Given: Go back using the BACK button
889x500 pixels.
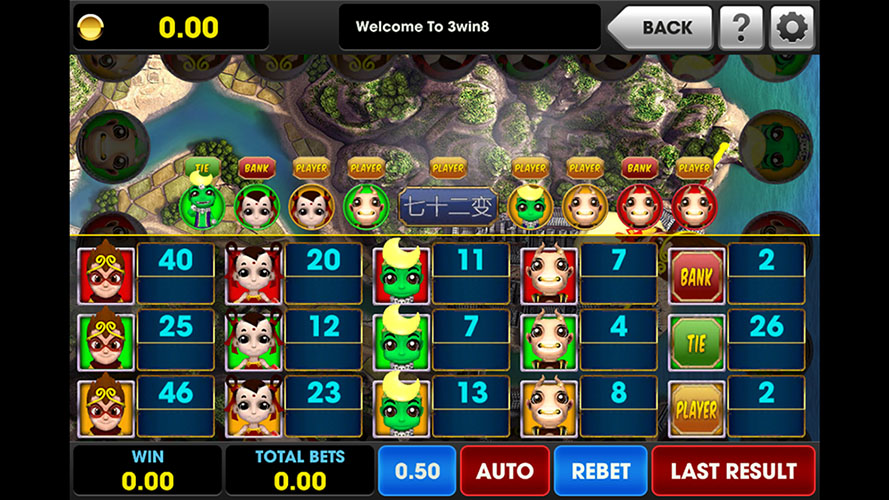Looking at the screenshot, I should pos(660,27).
